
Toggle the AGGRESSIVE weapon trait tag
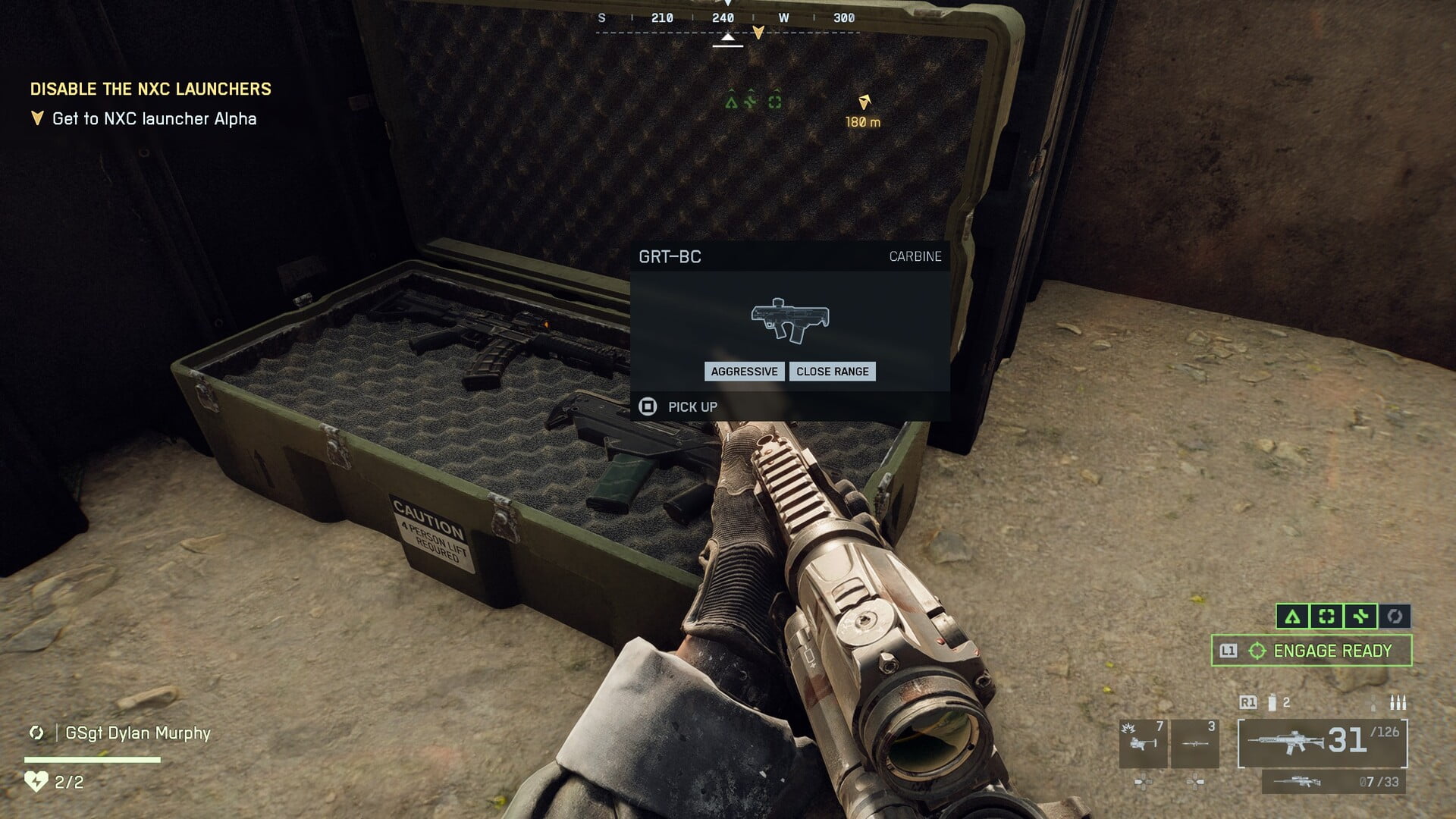744,372
